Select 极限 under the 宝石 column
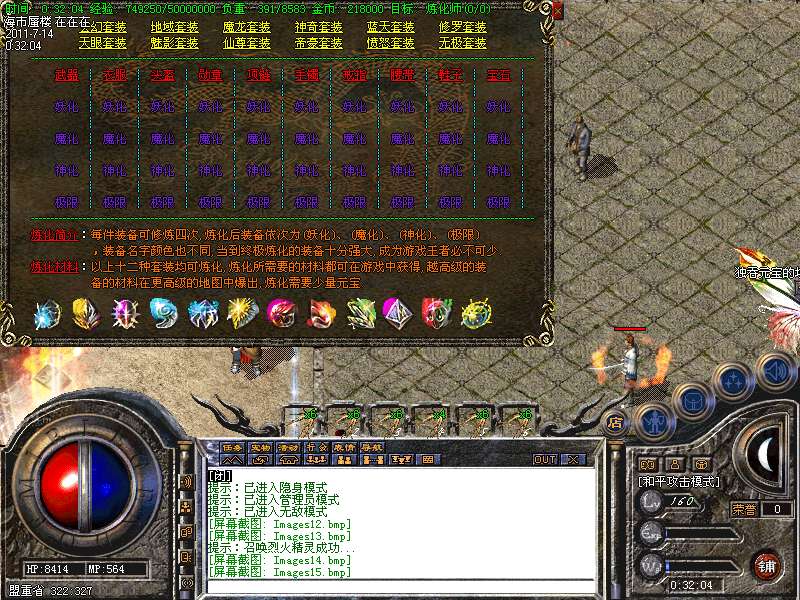 point(498,202)
